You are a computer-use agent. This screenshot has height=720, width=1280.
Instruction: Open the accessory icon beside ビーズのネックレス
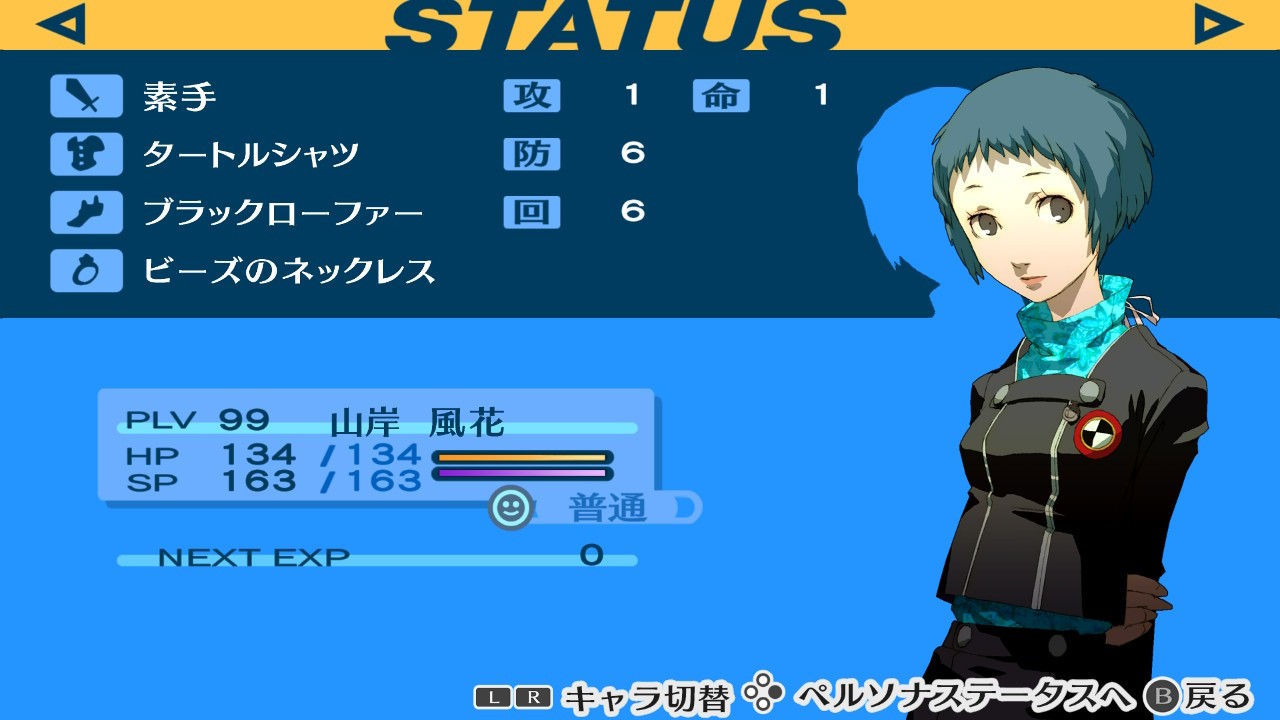click(85, 270)
